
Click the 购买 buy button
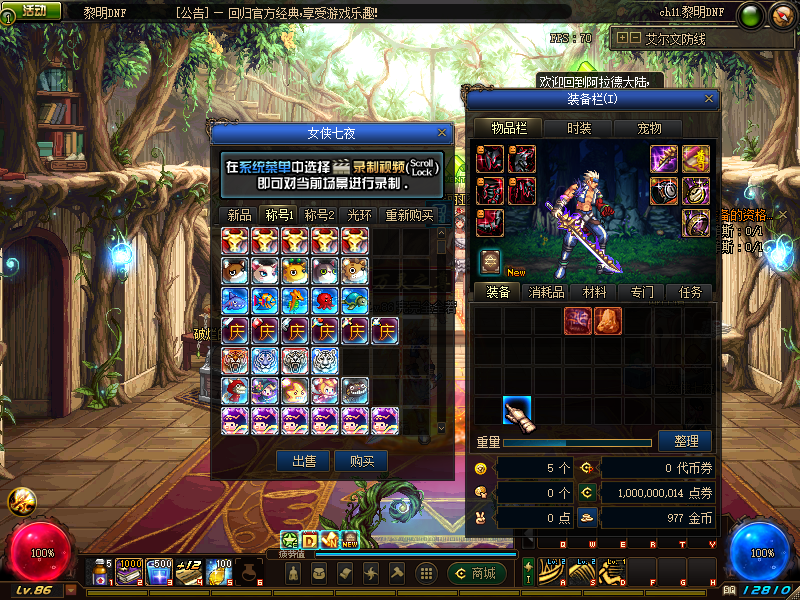click(361, 461)
